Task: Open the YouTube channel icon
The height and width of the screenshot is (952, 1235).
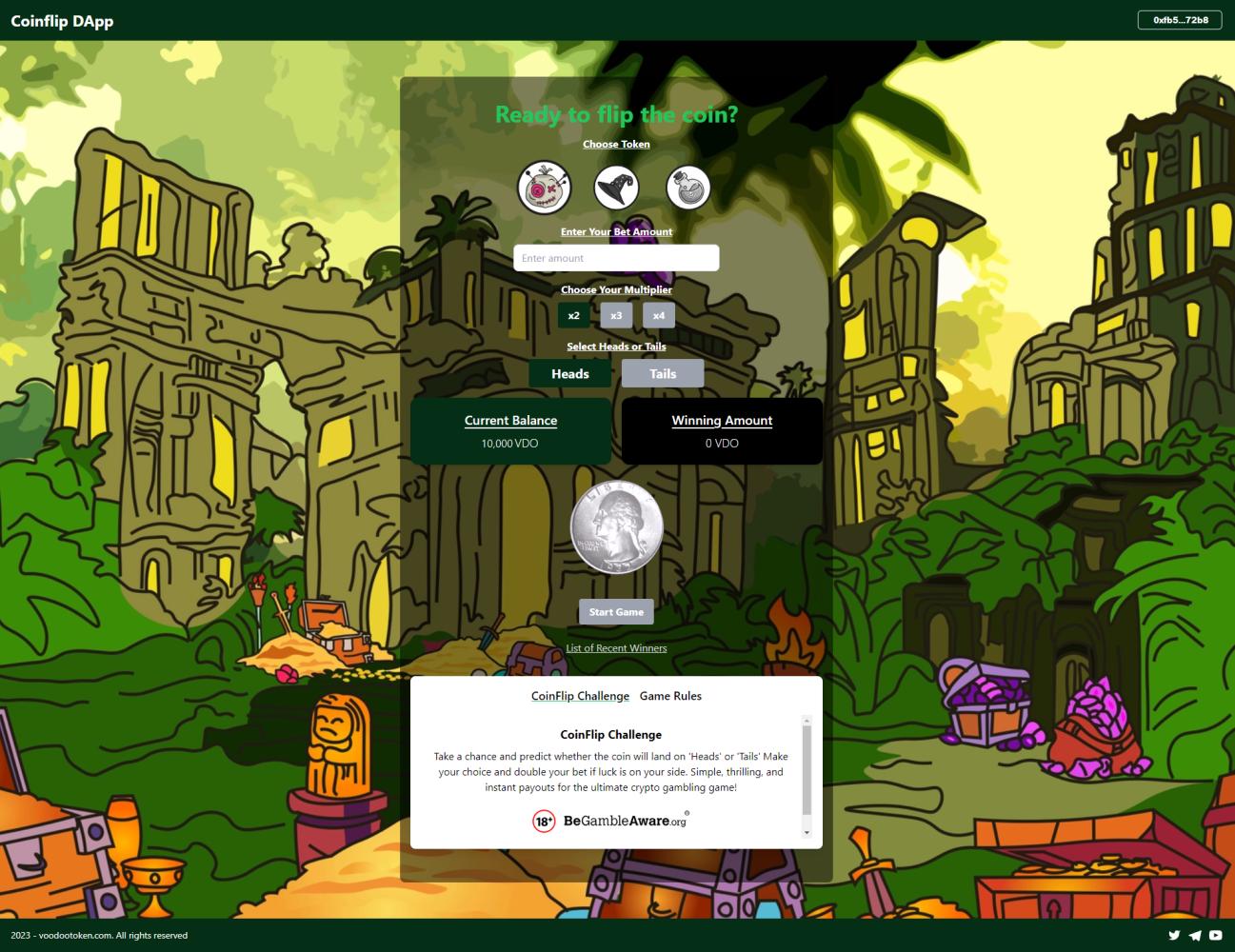Action: [x=1216, y=935]
